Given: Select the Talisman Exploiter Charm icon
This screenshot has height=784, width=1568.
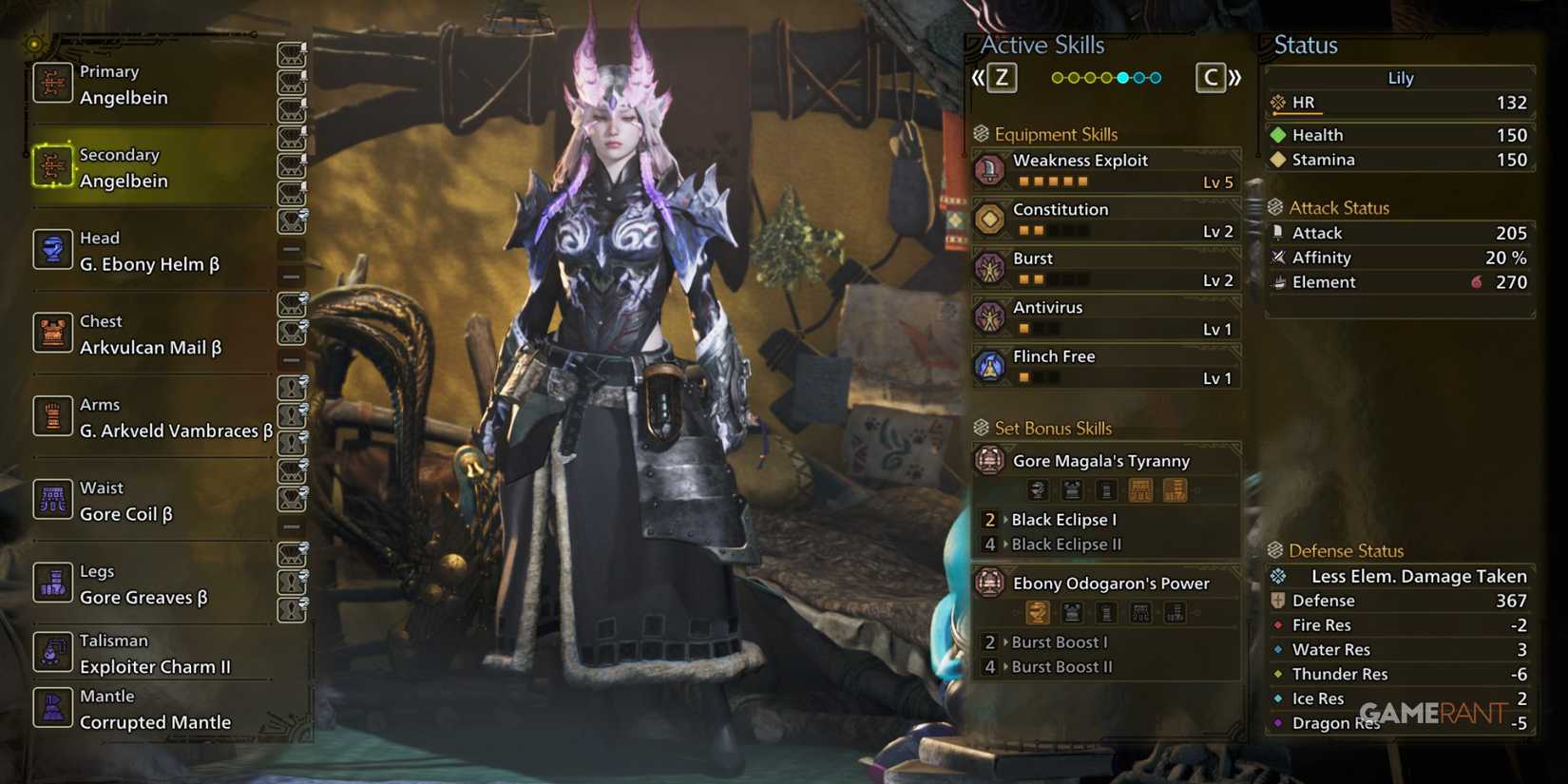Looking at the screenshot, I should (53, 653).
